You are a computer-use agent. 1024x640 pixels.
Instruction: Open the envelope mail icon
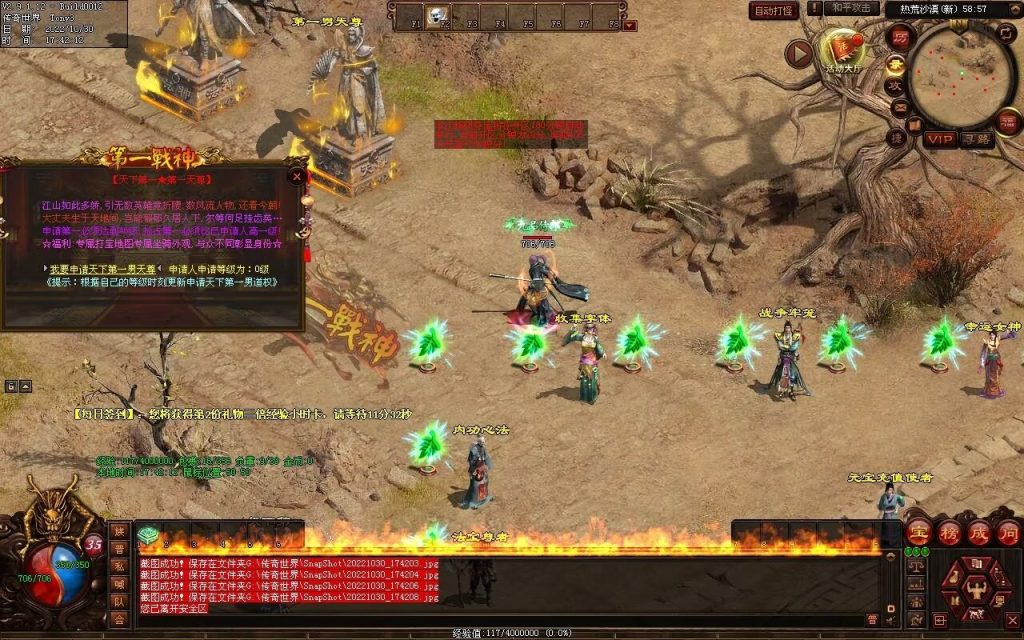899,107
